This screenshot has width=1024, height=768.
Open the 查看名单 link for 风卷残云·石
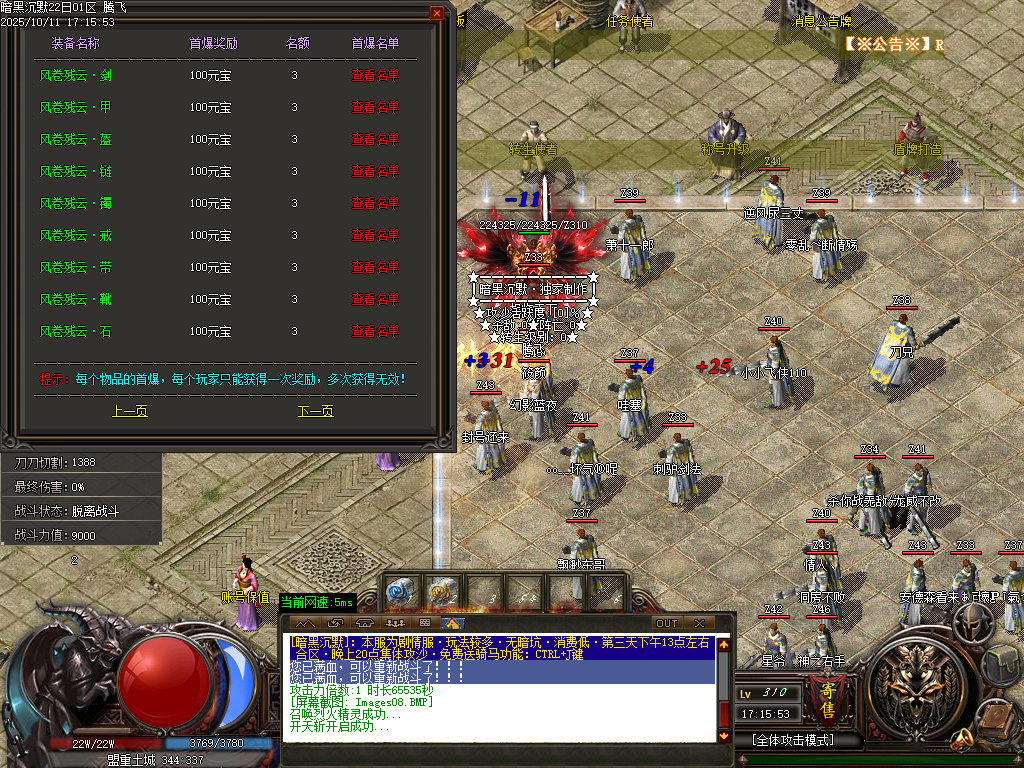(375, 331)
